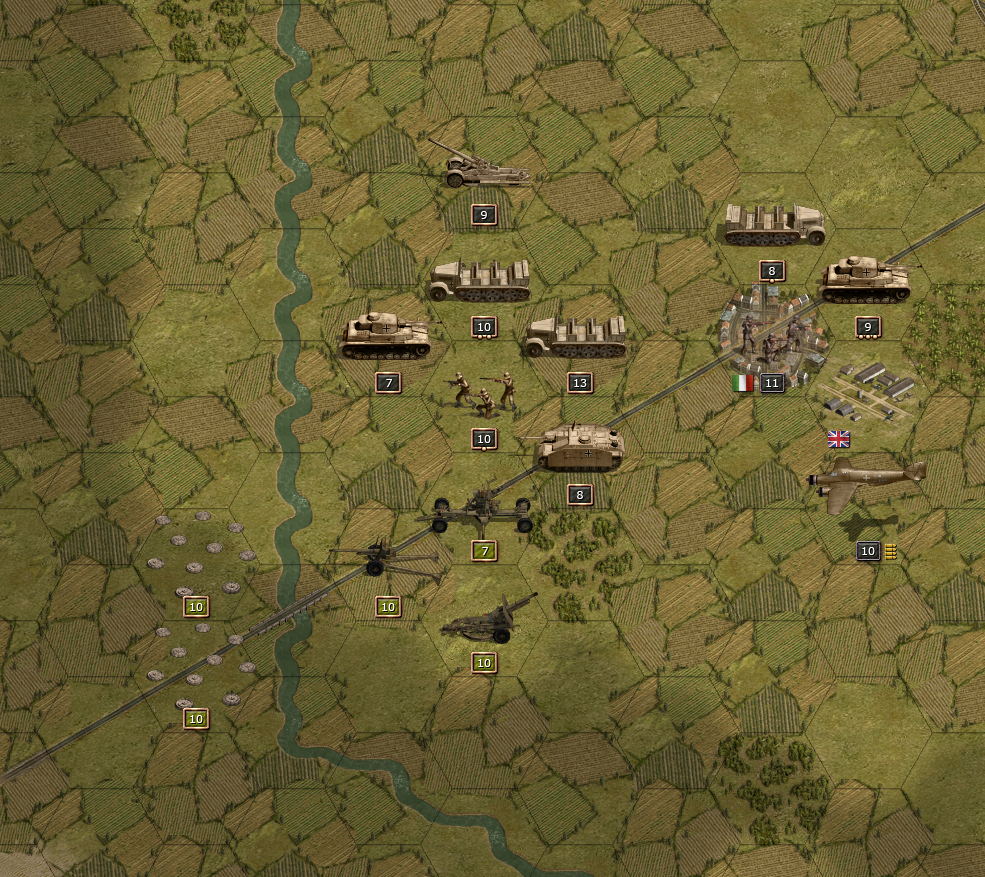
Task: Select the half-track unit with strength 10
Action: 480,281
